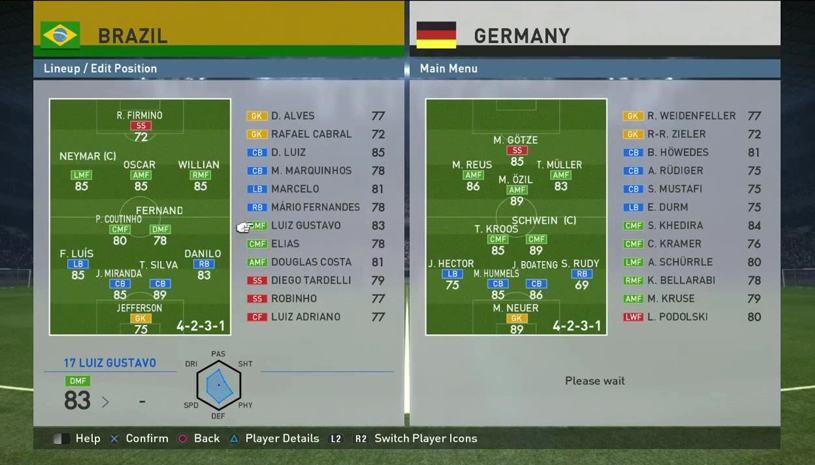Select Danilo on the formation pitch
815x465 pixels.
click(203, 264)
